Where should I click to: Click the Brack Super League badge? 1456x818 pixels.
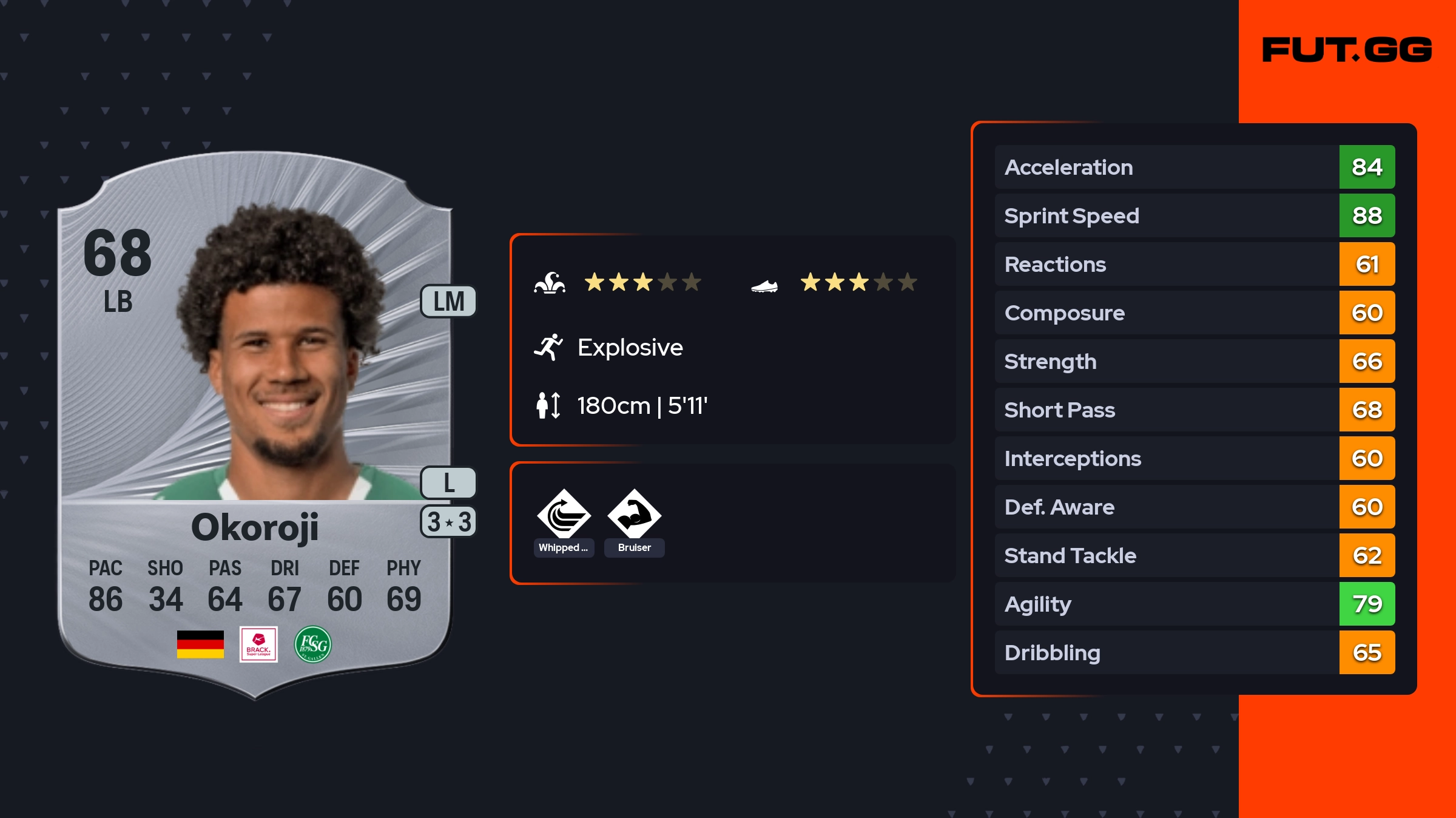[x=258, y=644]
